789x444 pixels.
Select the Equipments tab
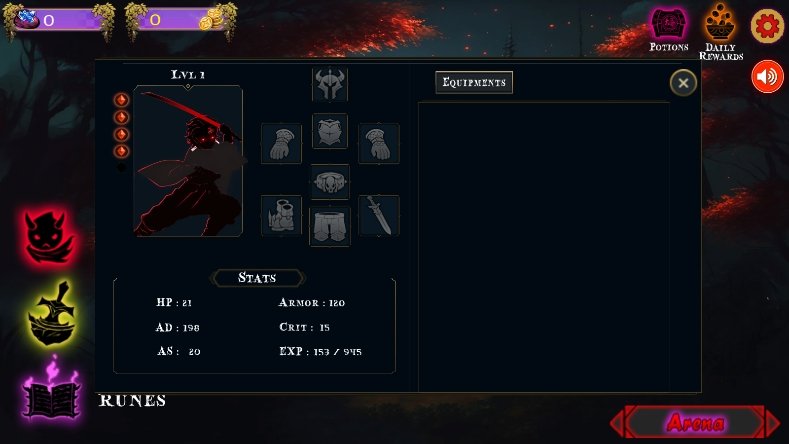(474, 82)
